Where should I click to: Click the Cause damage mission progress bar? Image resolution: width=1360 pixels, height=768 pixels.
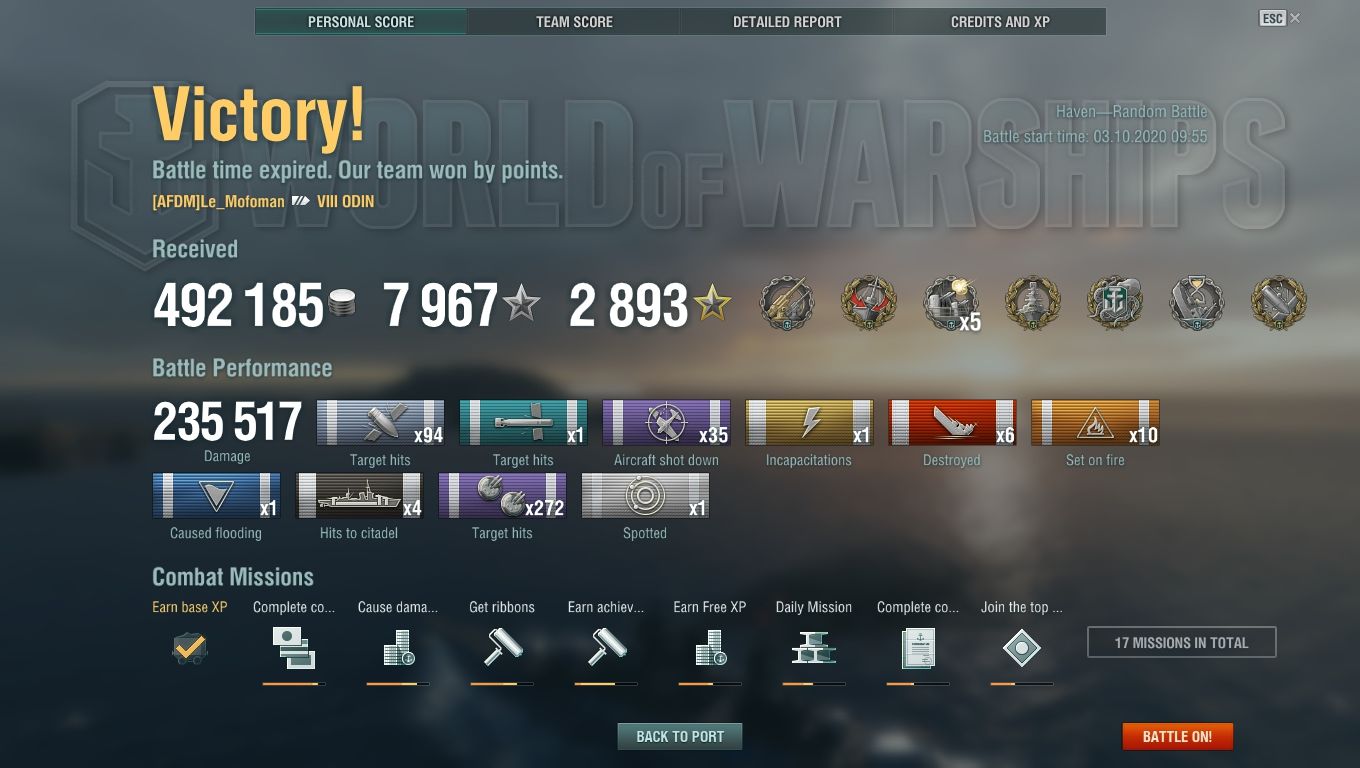click(x=397, y=685)
